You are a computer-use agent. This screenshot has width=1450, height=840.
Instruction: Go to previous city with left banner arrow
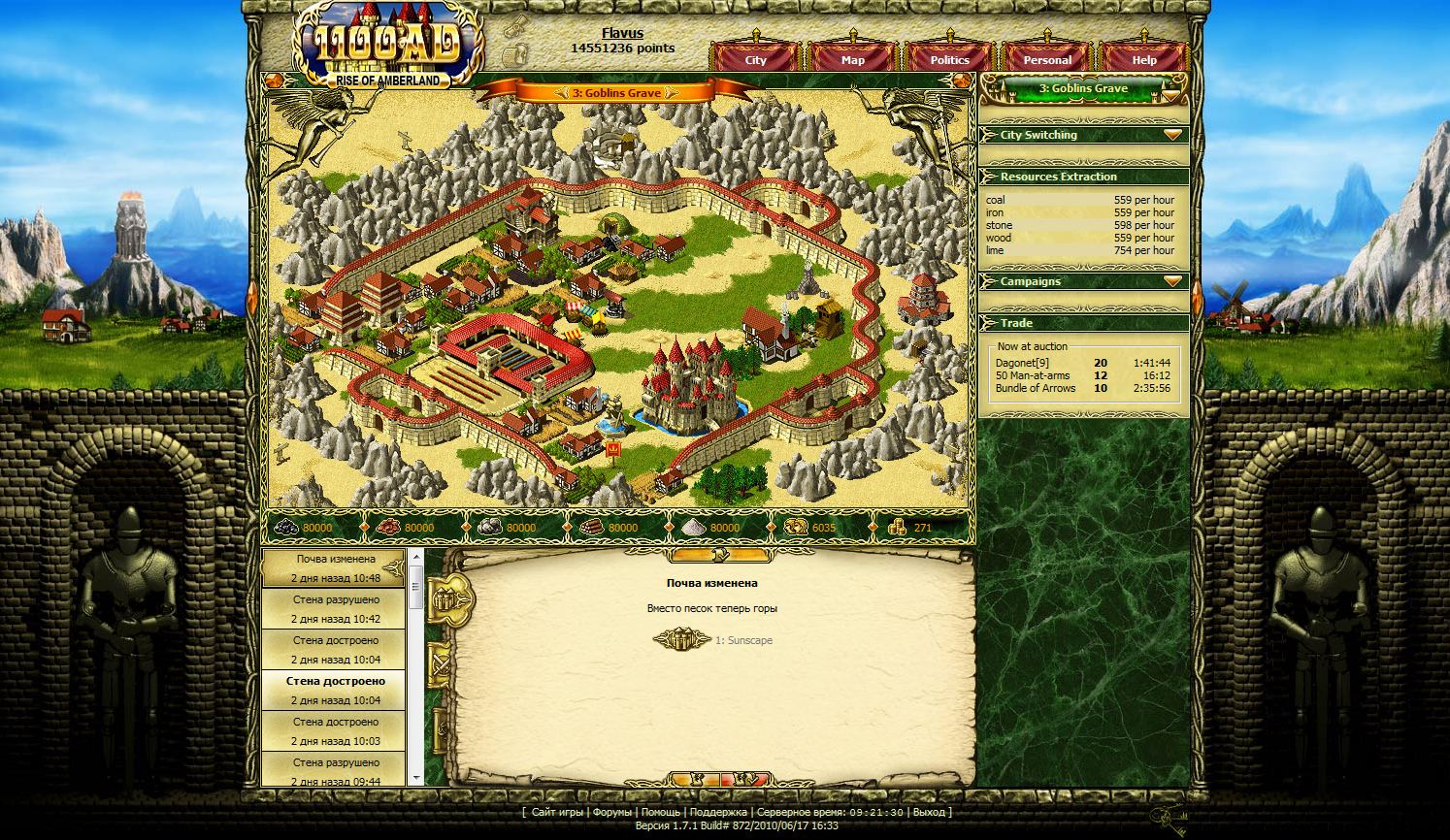561,93
